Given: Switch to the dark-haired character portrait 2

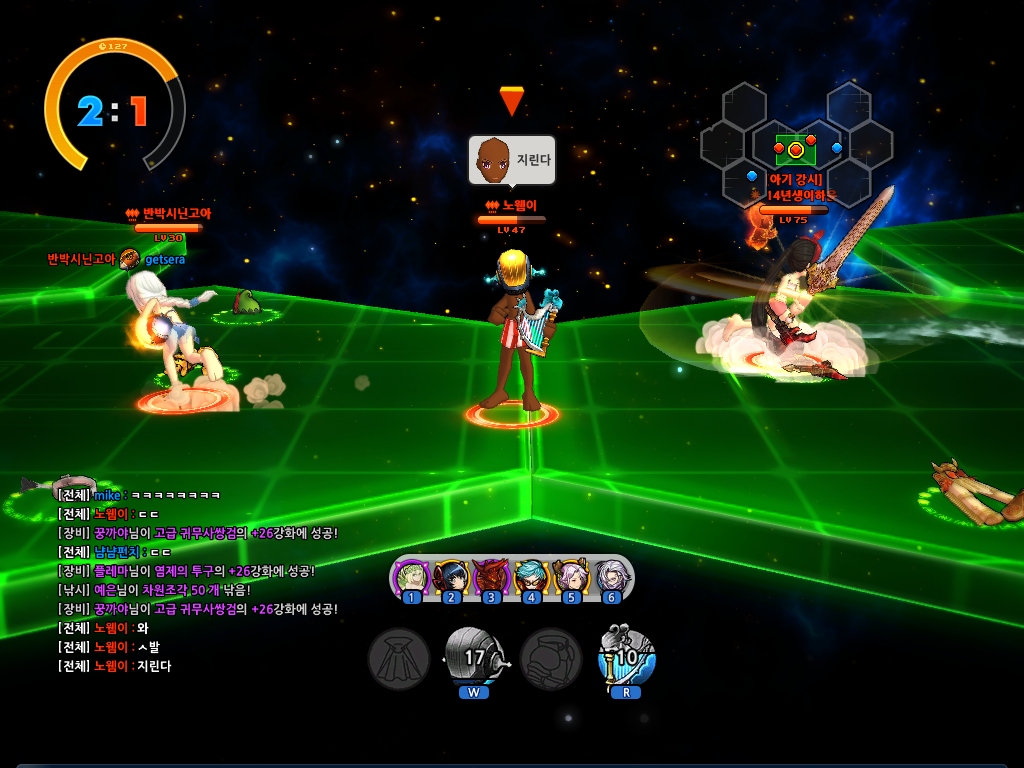Looking at the screenshot, I should [x=451, y=577].
